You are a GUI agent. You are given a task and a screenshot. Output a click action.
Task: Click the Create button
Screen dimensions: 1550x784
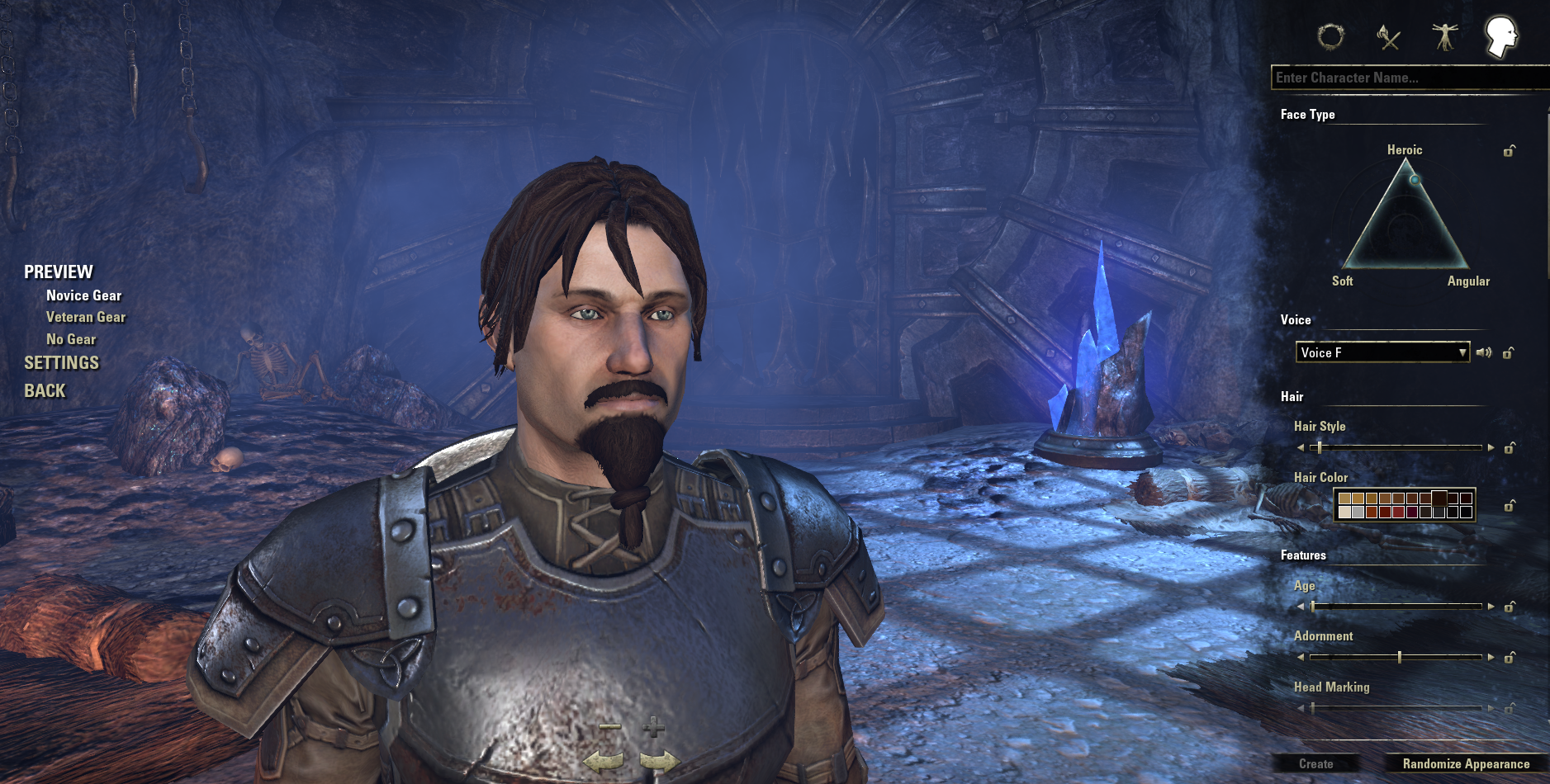click(1315, 764)
